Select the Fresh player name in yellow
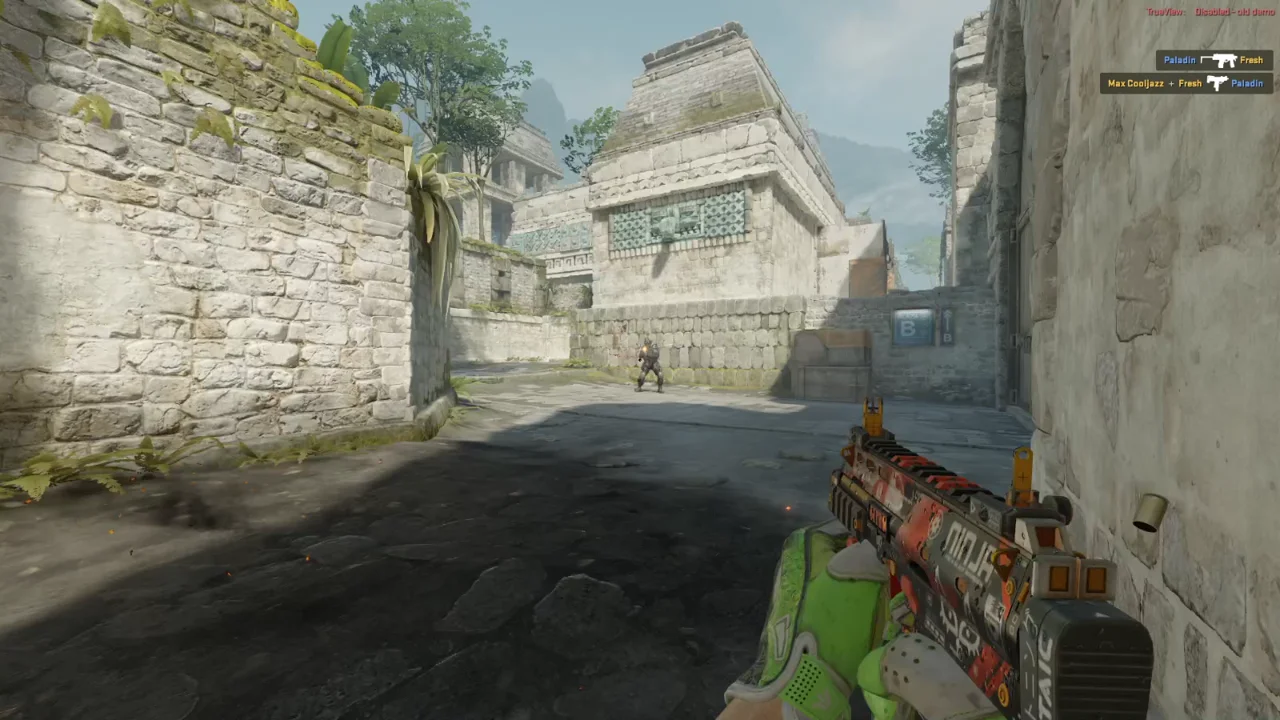This screenshot has width=1280, height=720. pos(1252,60)
